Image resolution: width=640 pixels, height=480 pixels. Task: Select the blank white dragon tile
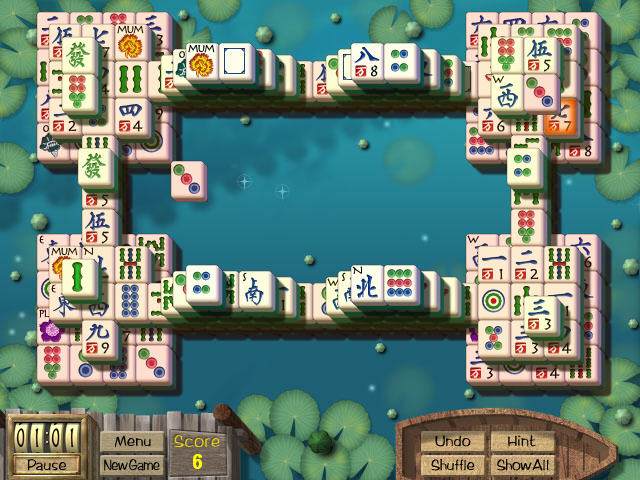[x=237, y=64]
